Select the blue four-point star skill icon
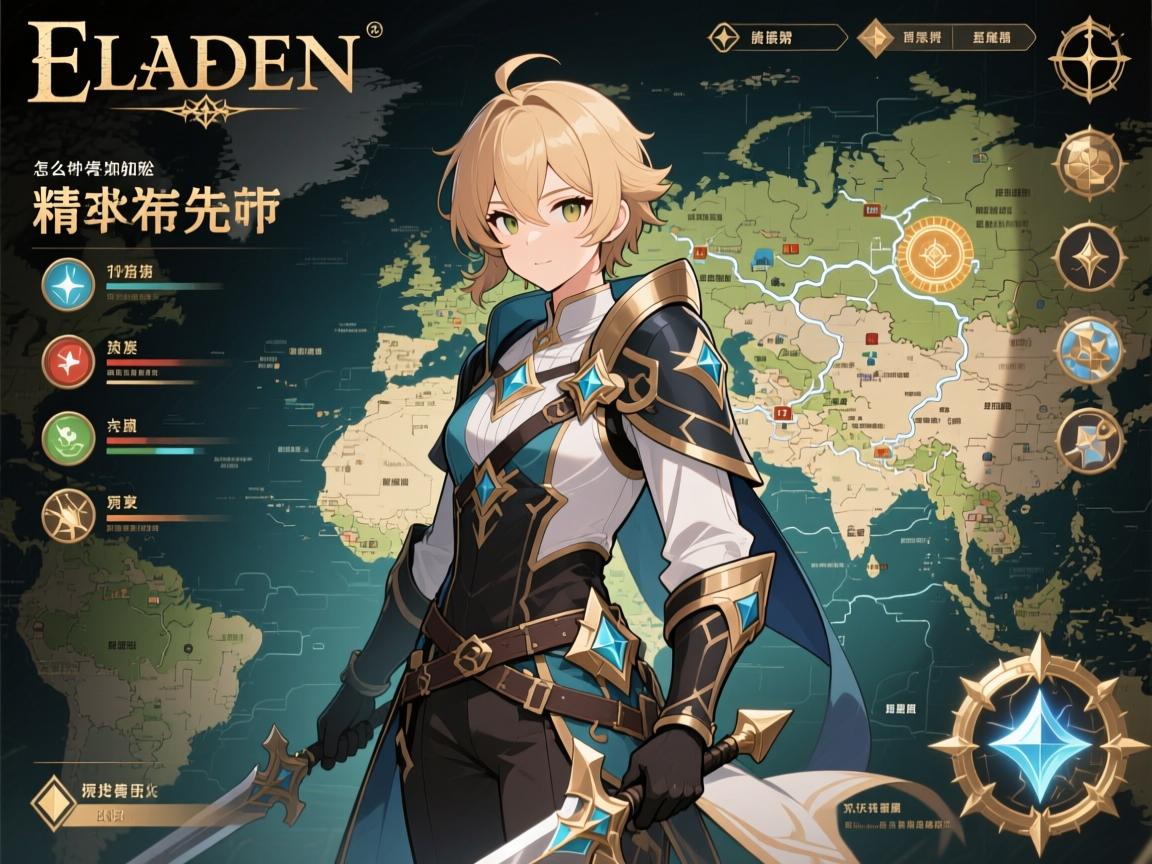Screen dimensions: 1152x864 point(69,284)
